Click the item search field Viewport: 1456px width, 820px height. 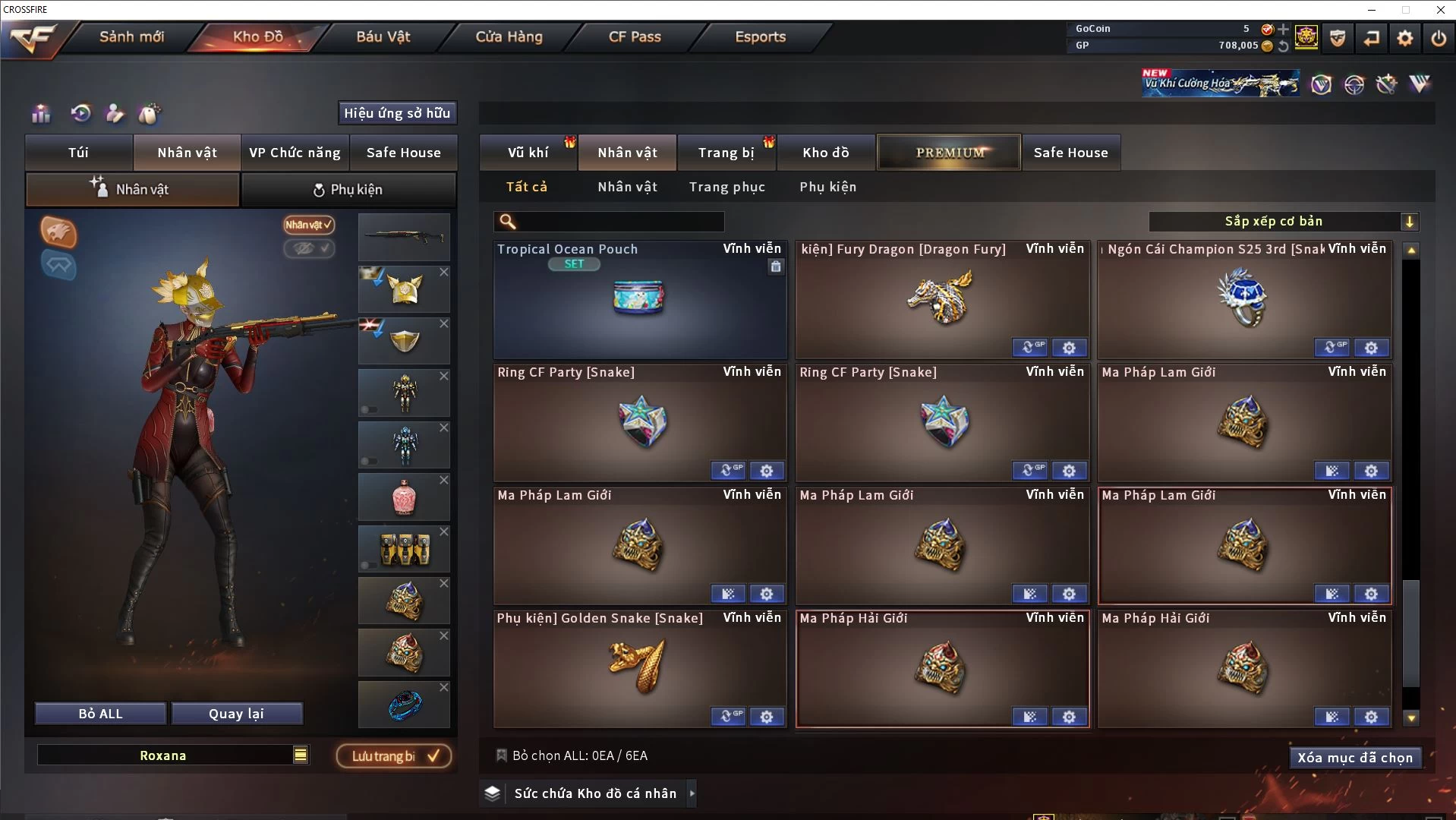tap(619, 222)
